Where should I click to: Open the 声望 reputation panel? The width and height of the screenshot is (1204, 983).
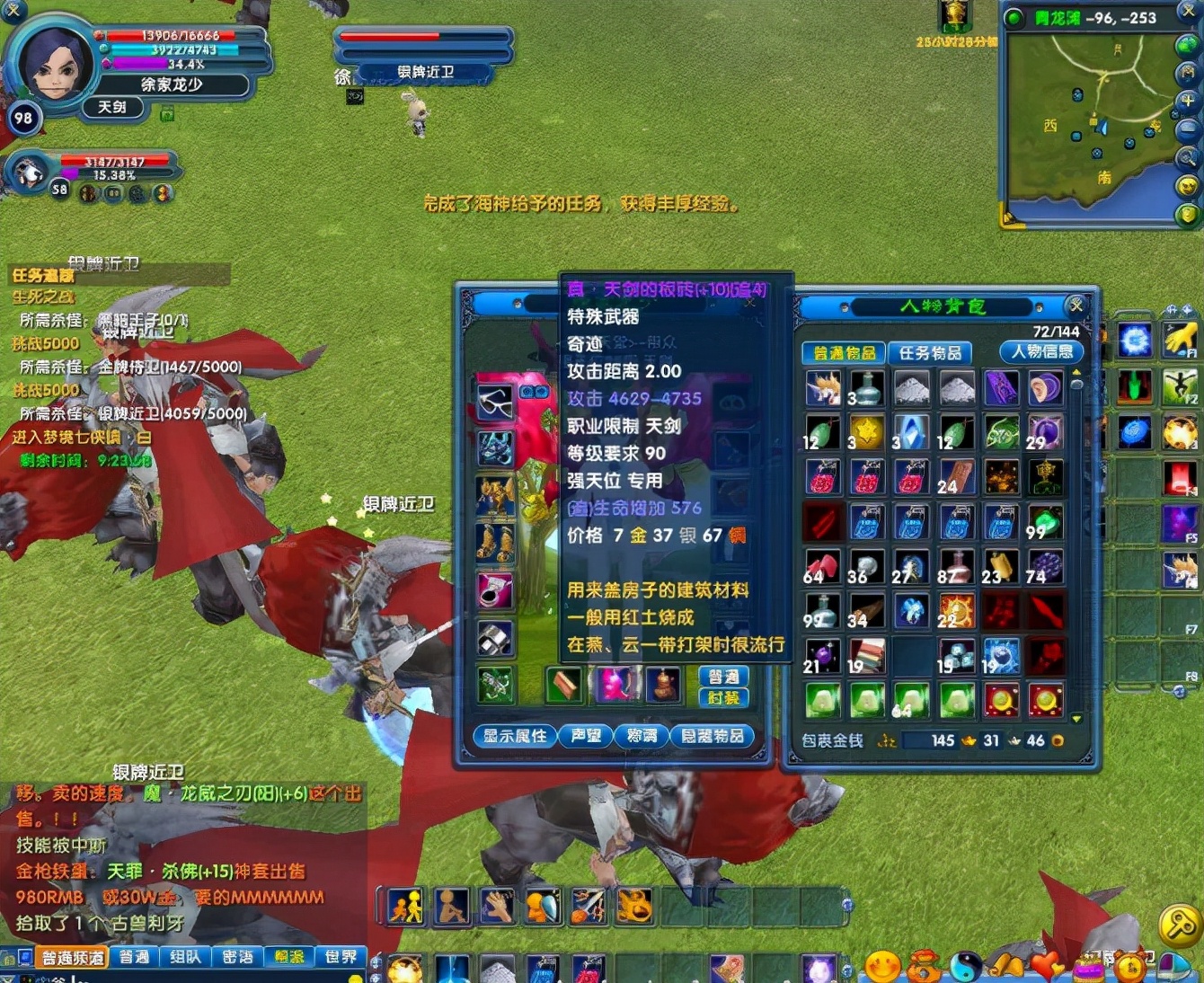point(586,736)
